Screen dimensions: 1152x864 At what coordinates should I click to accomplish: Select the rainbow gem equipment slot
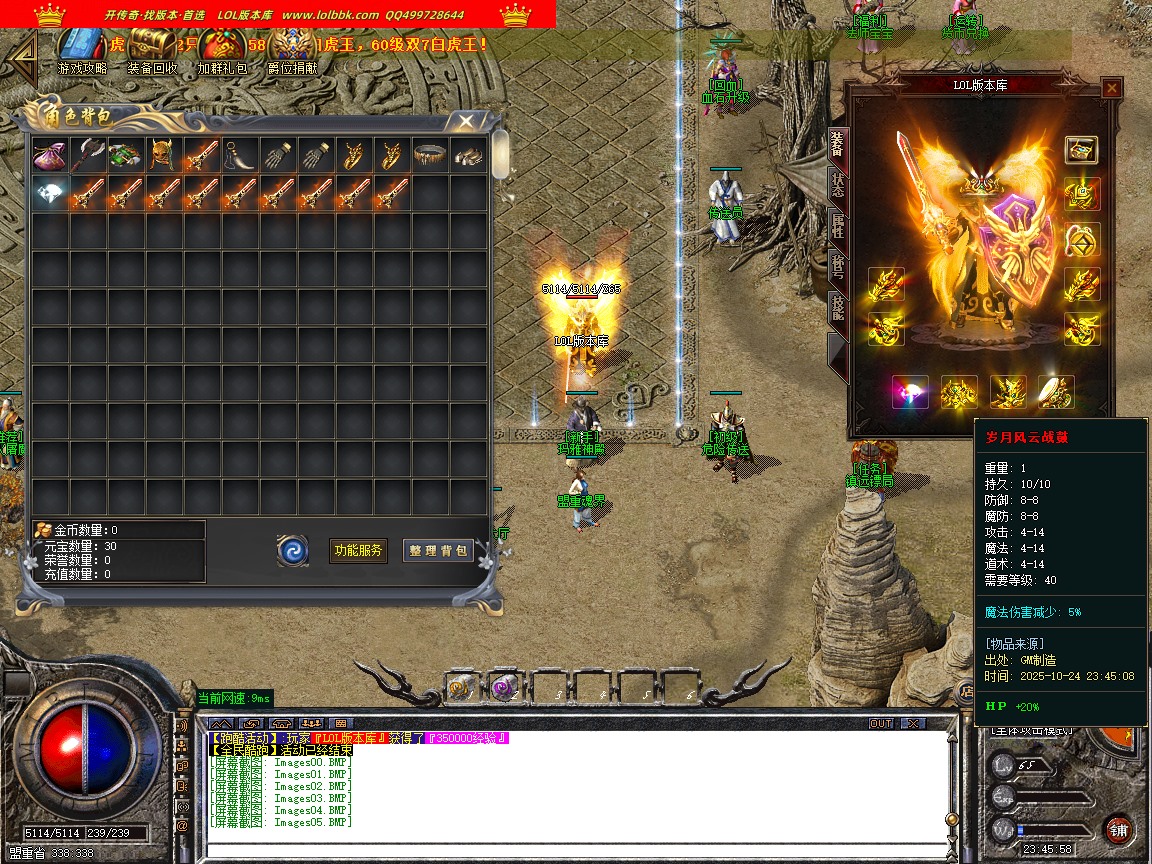pos(910,393)
